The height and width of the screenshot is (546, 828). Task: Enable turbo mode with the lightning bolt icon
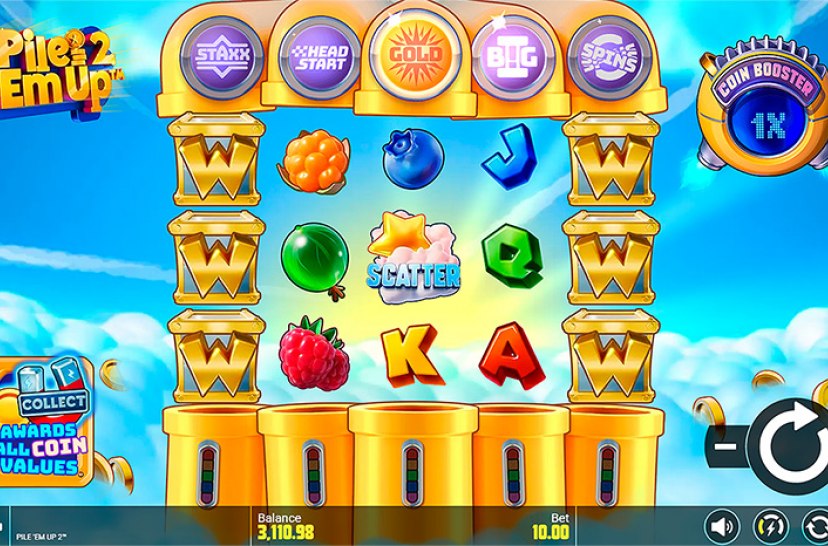pyautogui.click(x=769, y=524)
